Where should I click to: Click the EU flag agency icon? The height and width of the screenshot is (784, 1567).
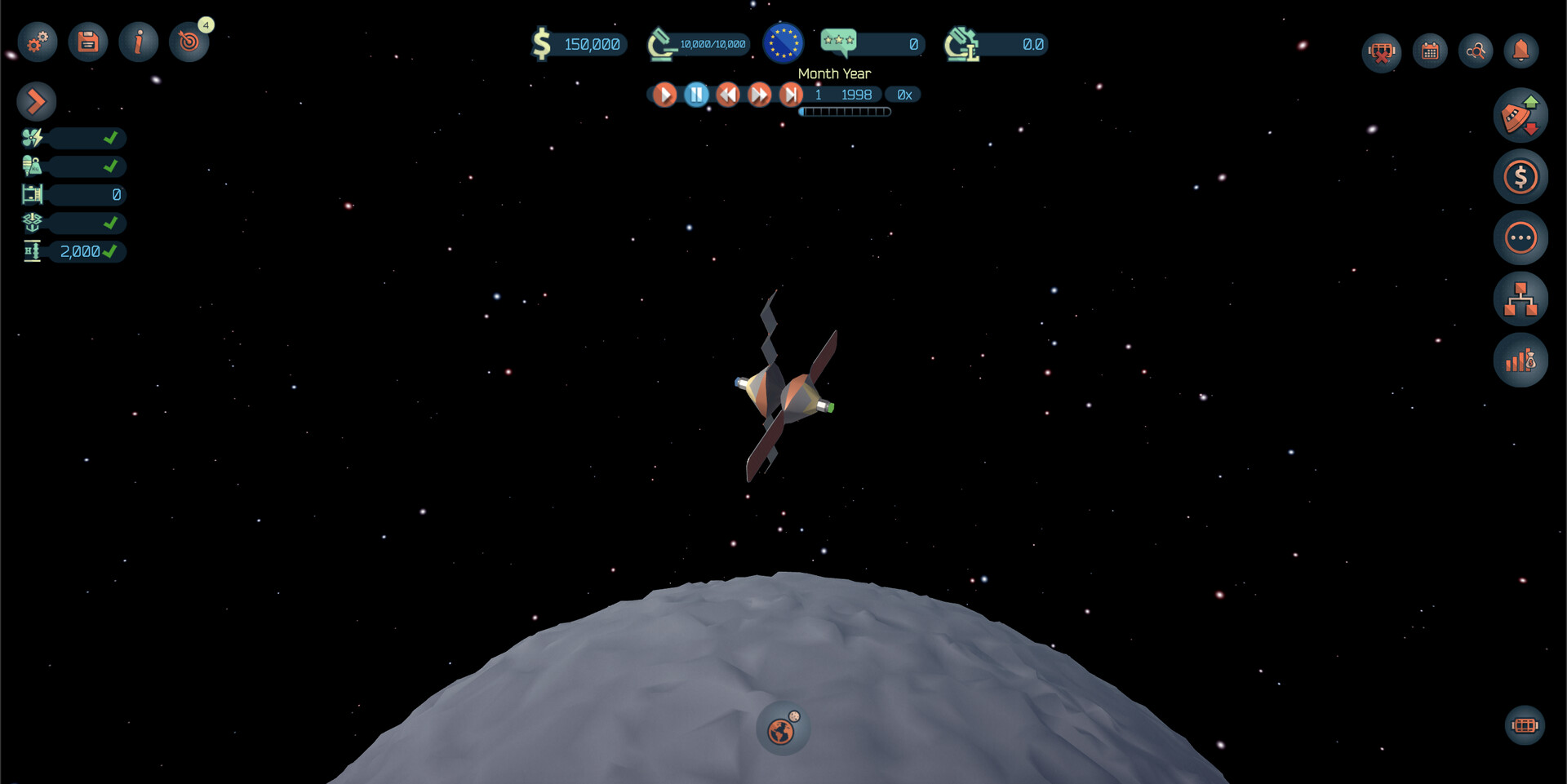coord(783,43)
